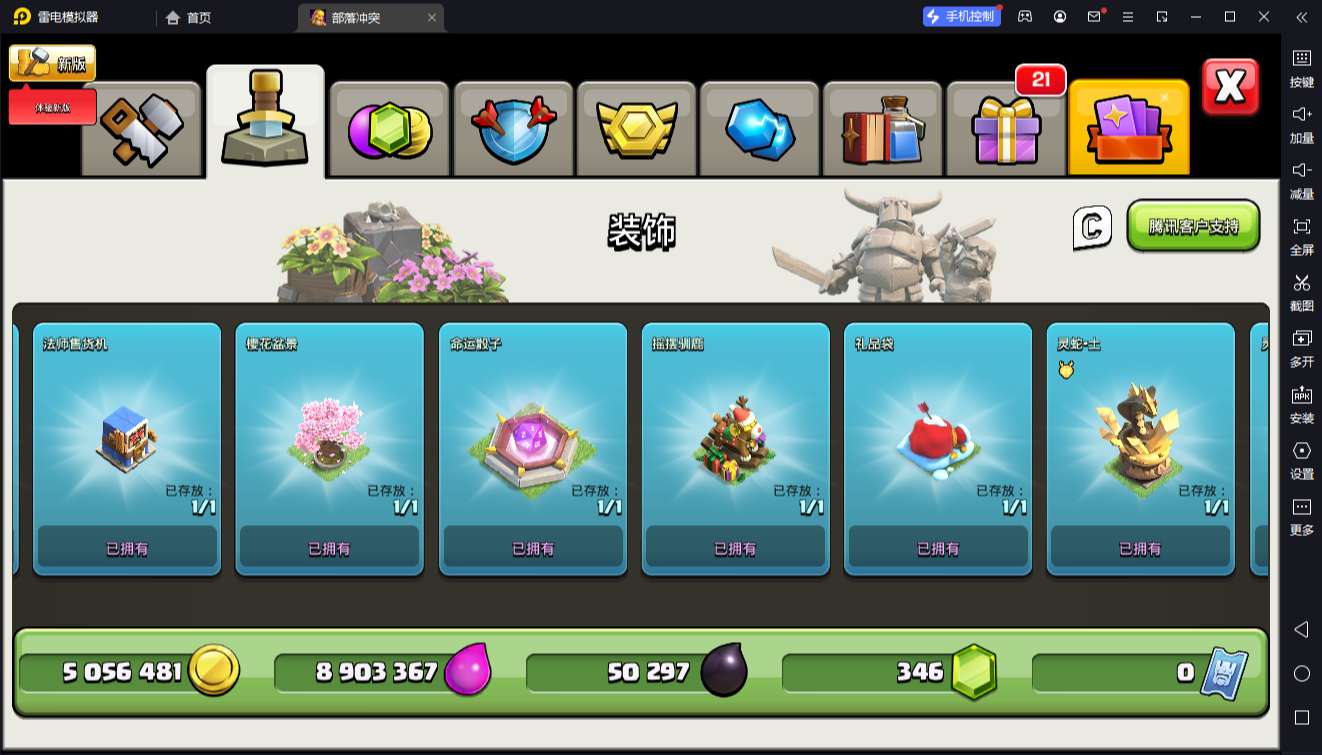The width and height of the screenshot is (1322, 755).
Task: Open the emulator 设置 sidebar button
Action: pyautogui.click(x=1301, y=459)
